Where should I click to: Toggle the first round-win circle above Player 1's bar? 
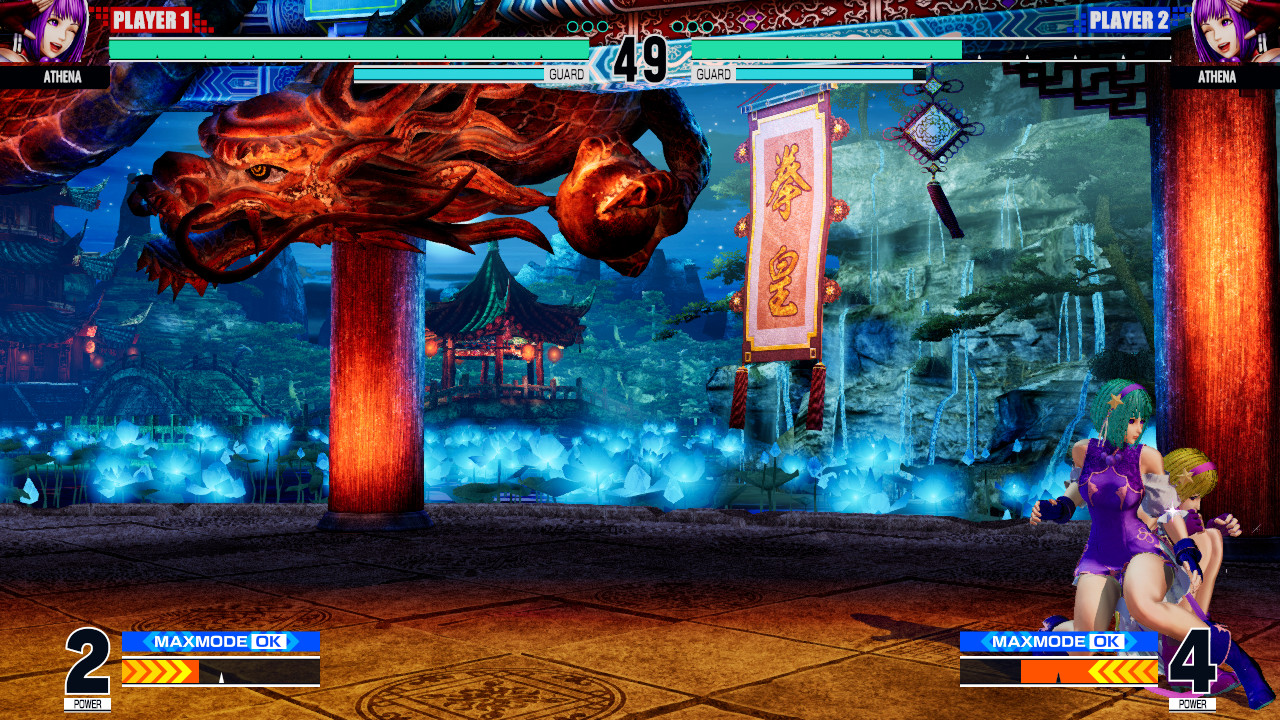coord(573,26)
